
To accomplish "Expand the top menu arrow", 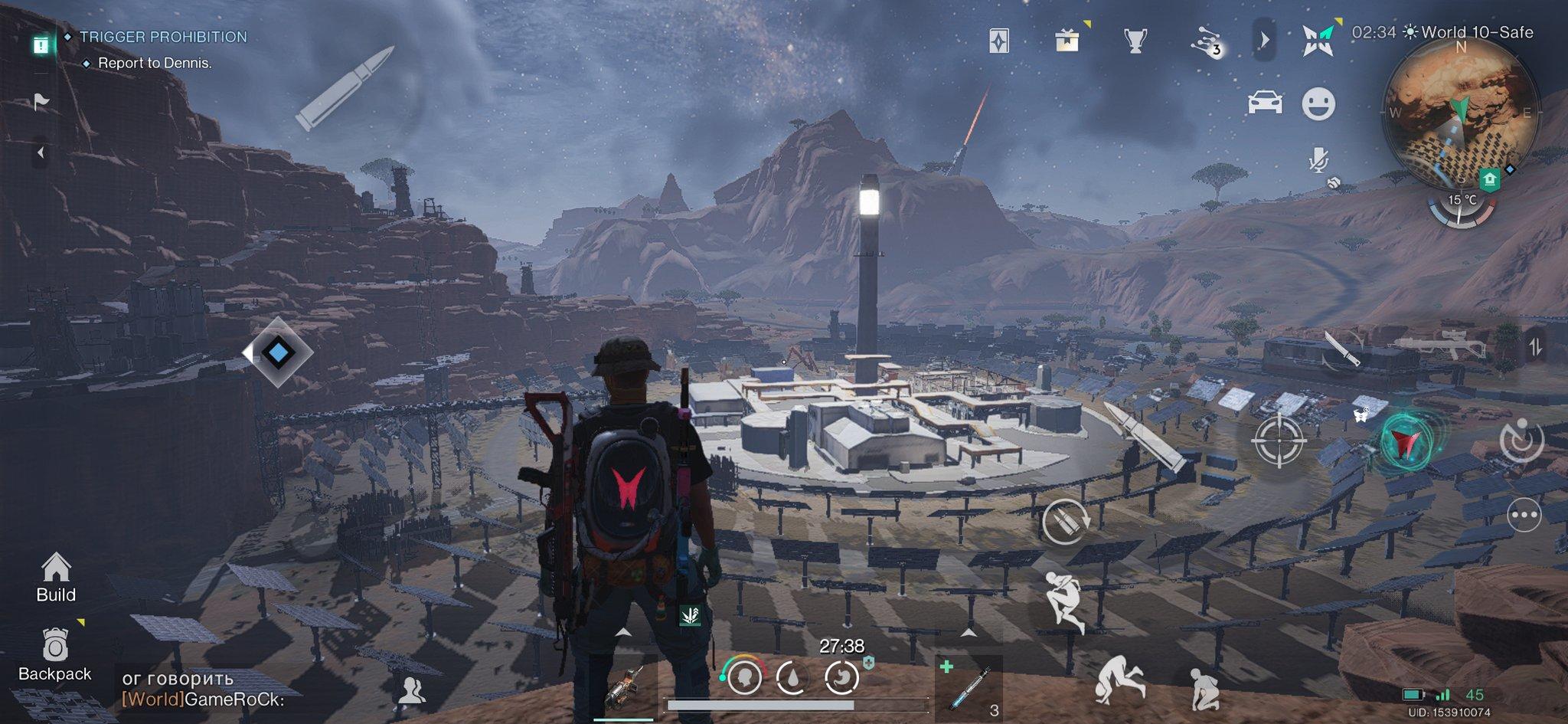I will [1264, 40].
